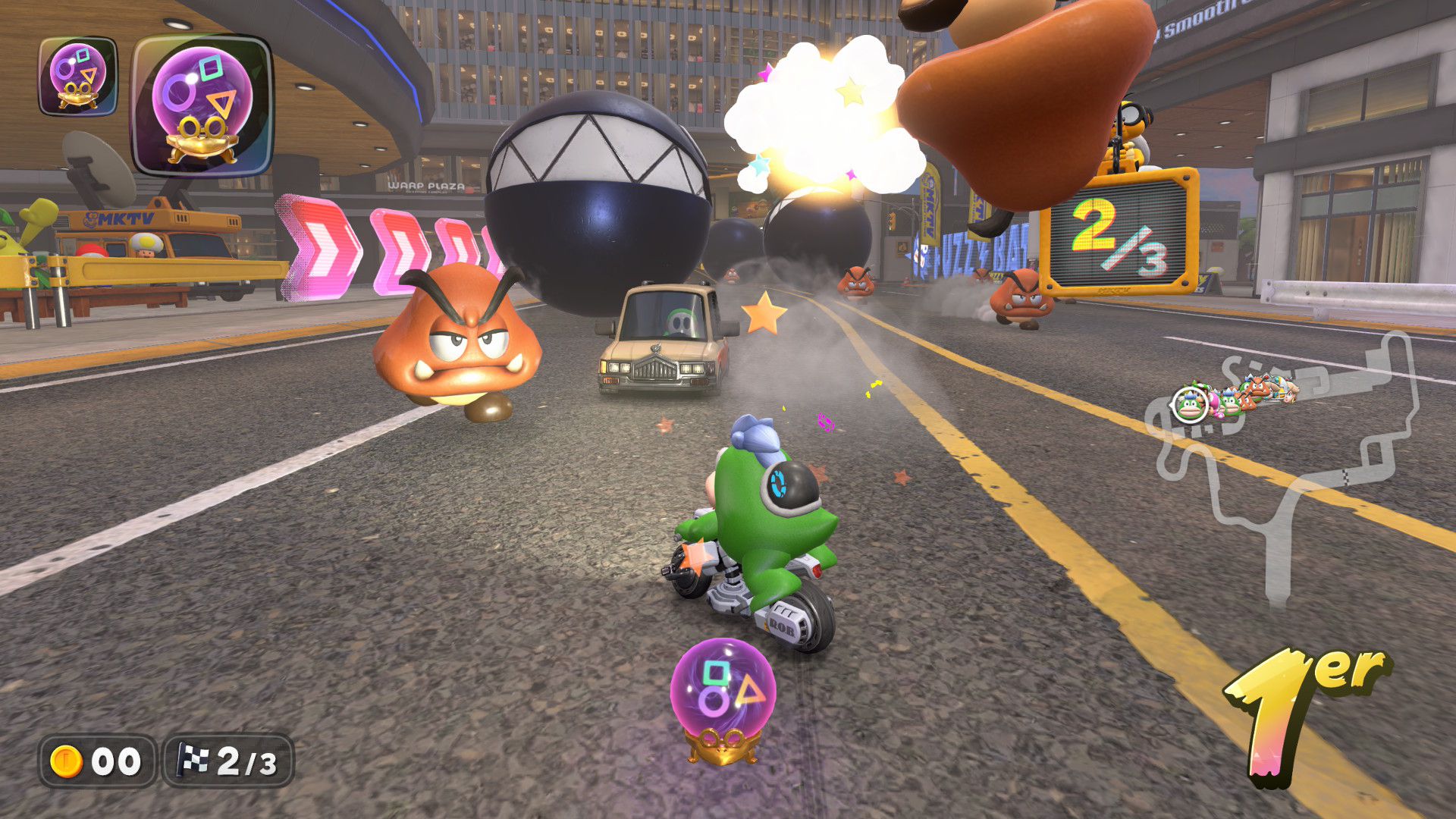Image resolution: width=1456 pixels, height=819 pixels.
Task: Click the circled player marker on the minimap
Action: 1188,405
